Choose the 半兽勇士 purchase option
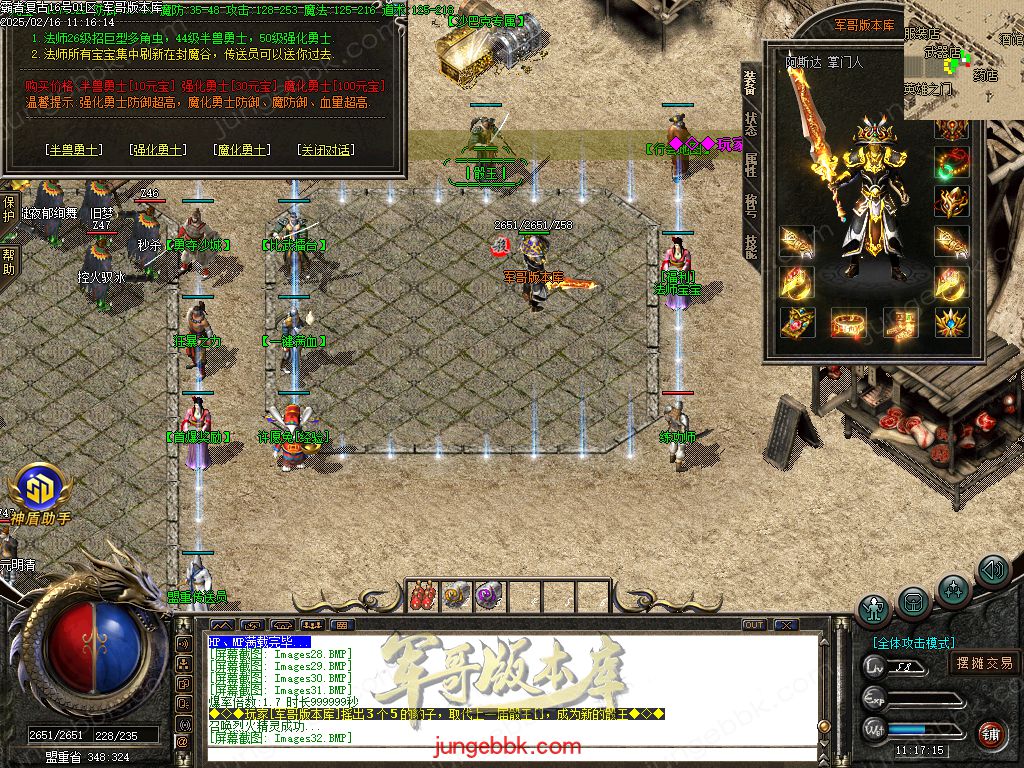Viewport: 1024px width, 768px height. pyautogui.click(x=74, y=150)
